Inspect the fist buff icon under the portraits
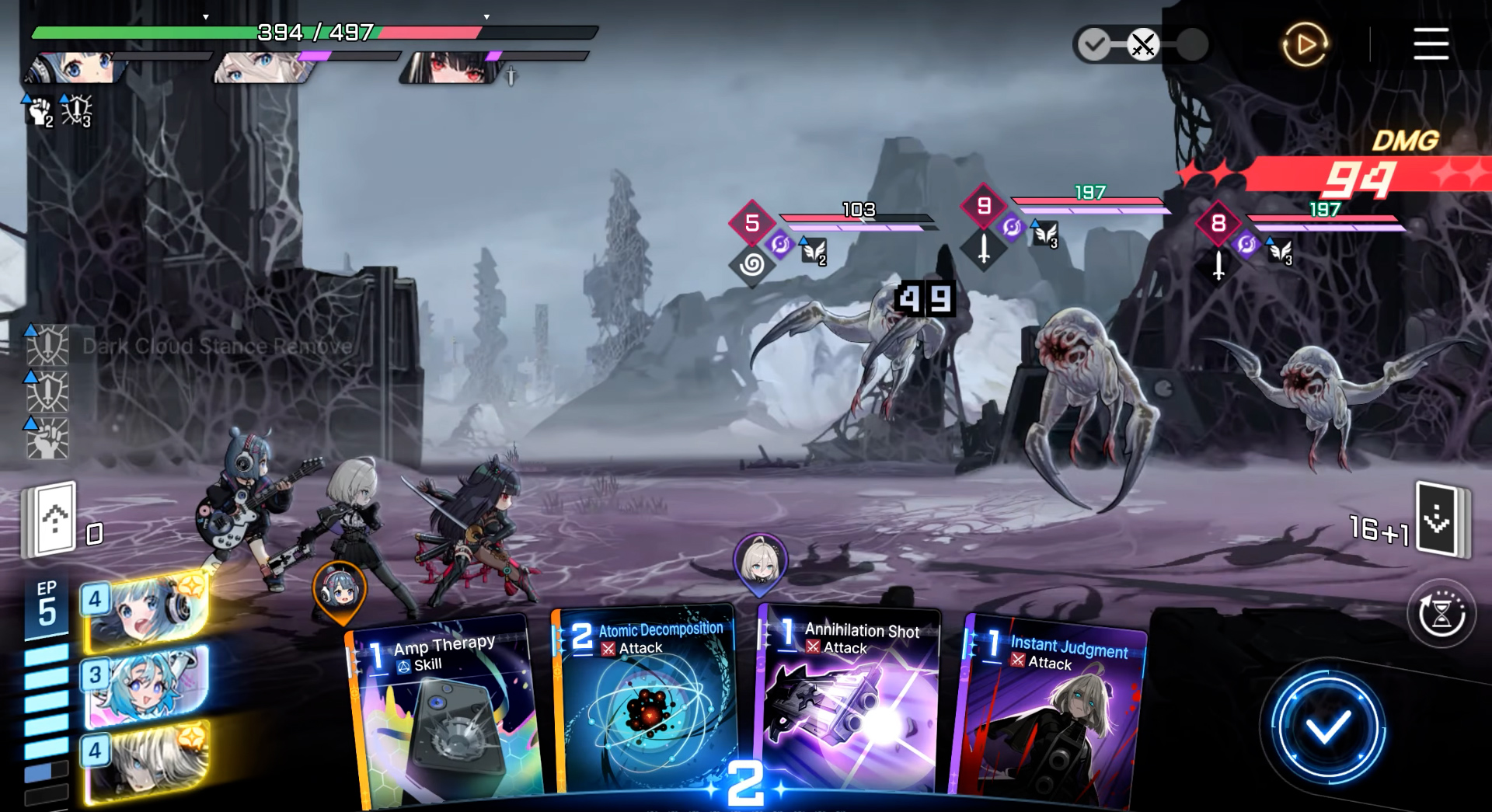Viewport: 1492px width, 812px height. click(39, 111)
